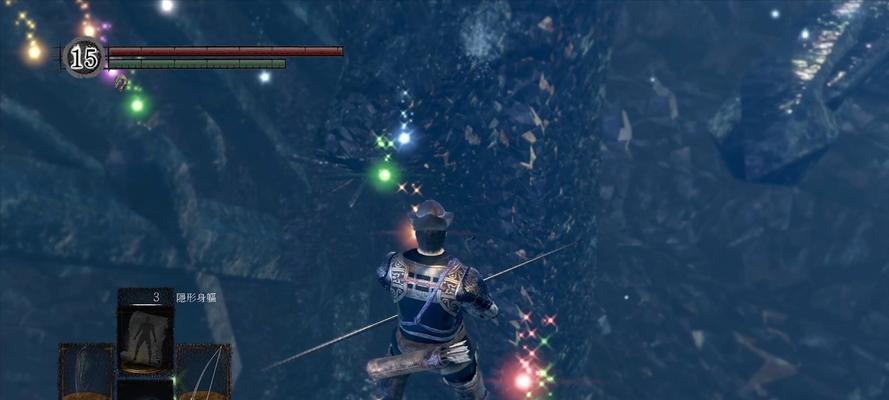
Task: Click the humanity counter showing 15
Action: tap(84, 58)
